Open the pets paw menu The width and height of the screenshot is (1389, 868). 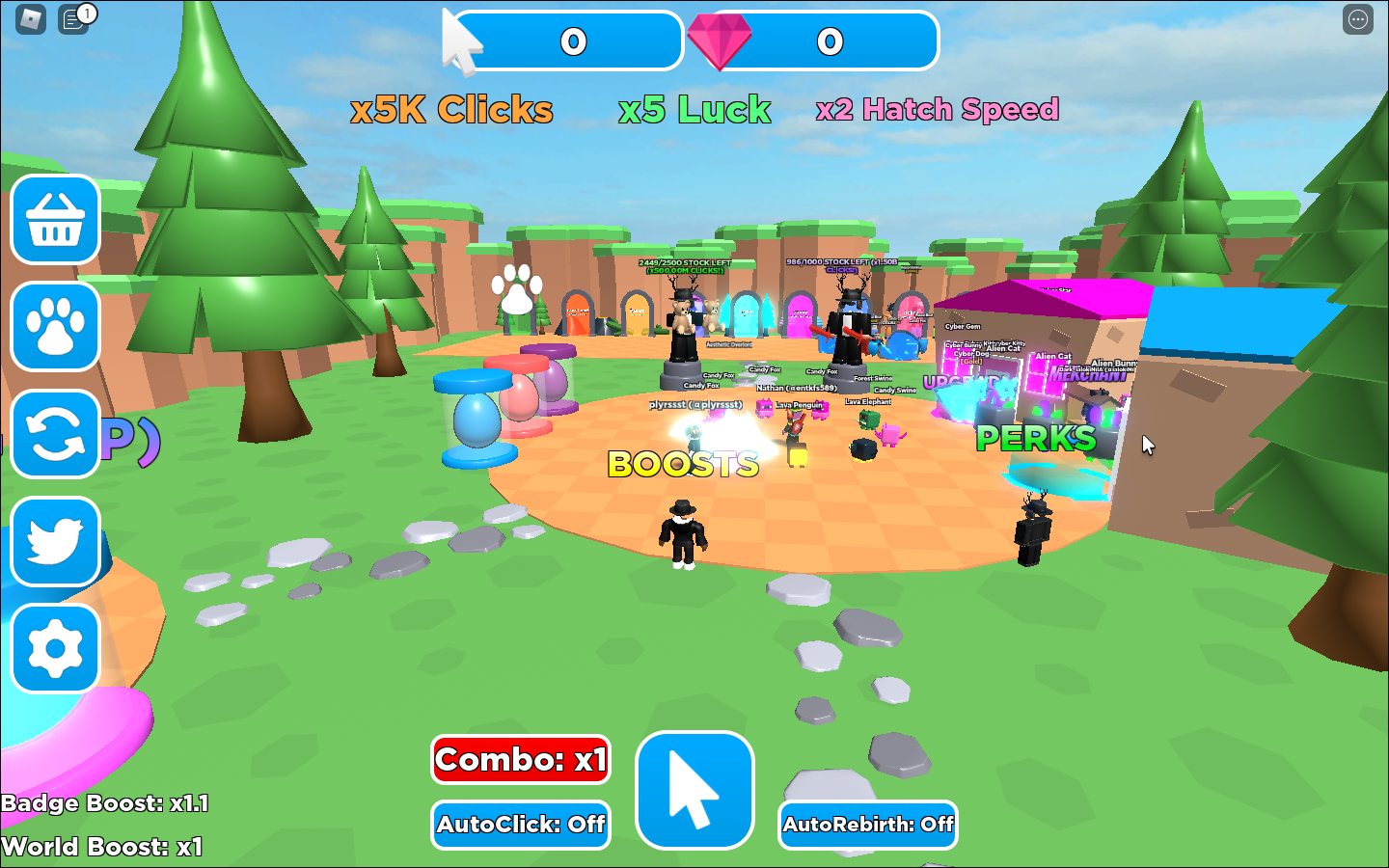tap(56, 327)
